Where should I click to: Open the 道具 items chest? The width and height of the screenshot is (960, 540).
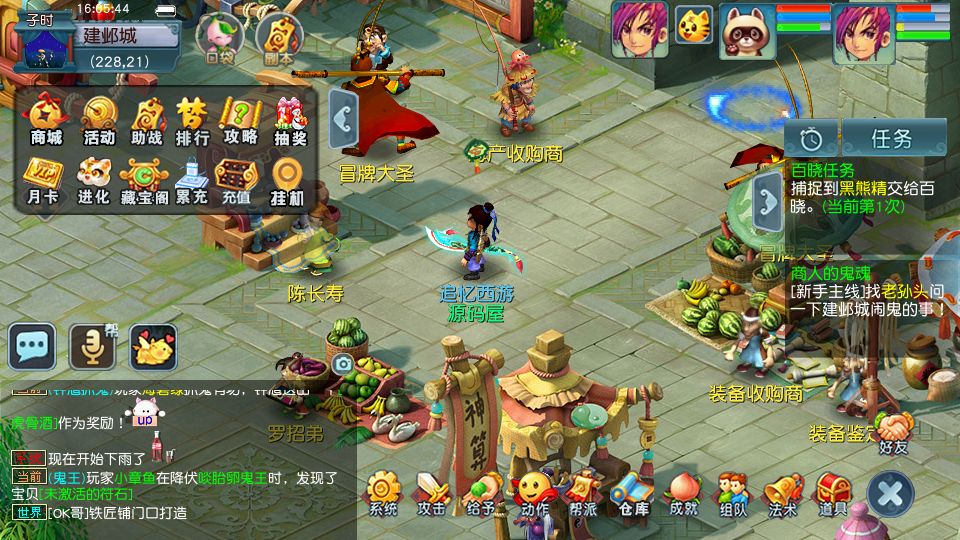[833, 494]
